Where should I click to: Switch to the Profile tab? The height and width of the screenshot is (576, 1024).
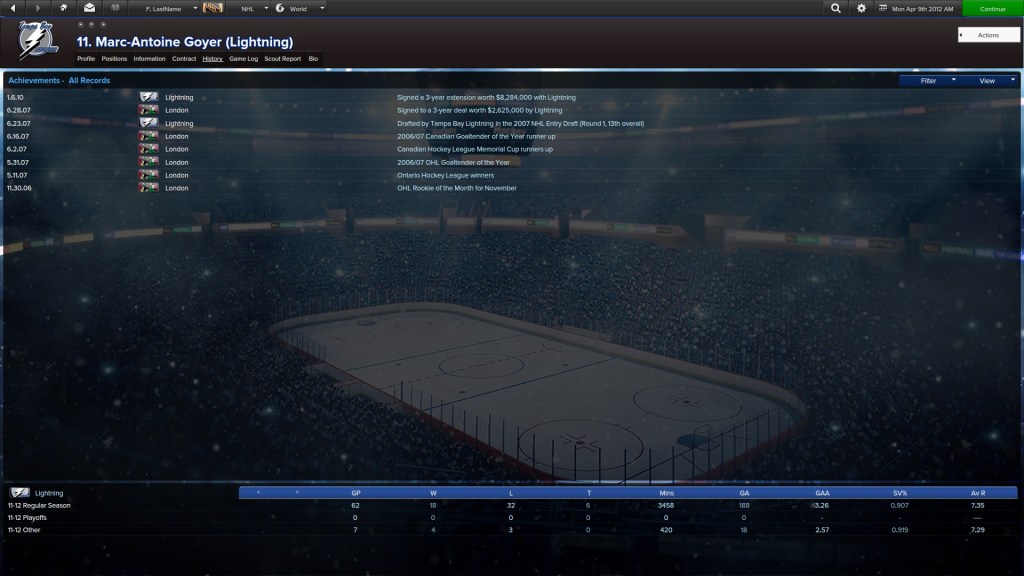pos(86,59)
